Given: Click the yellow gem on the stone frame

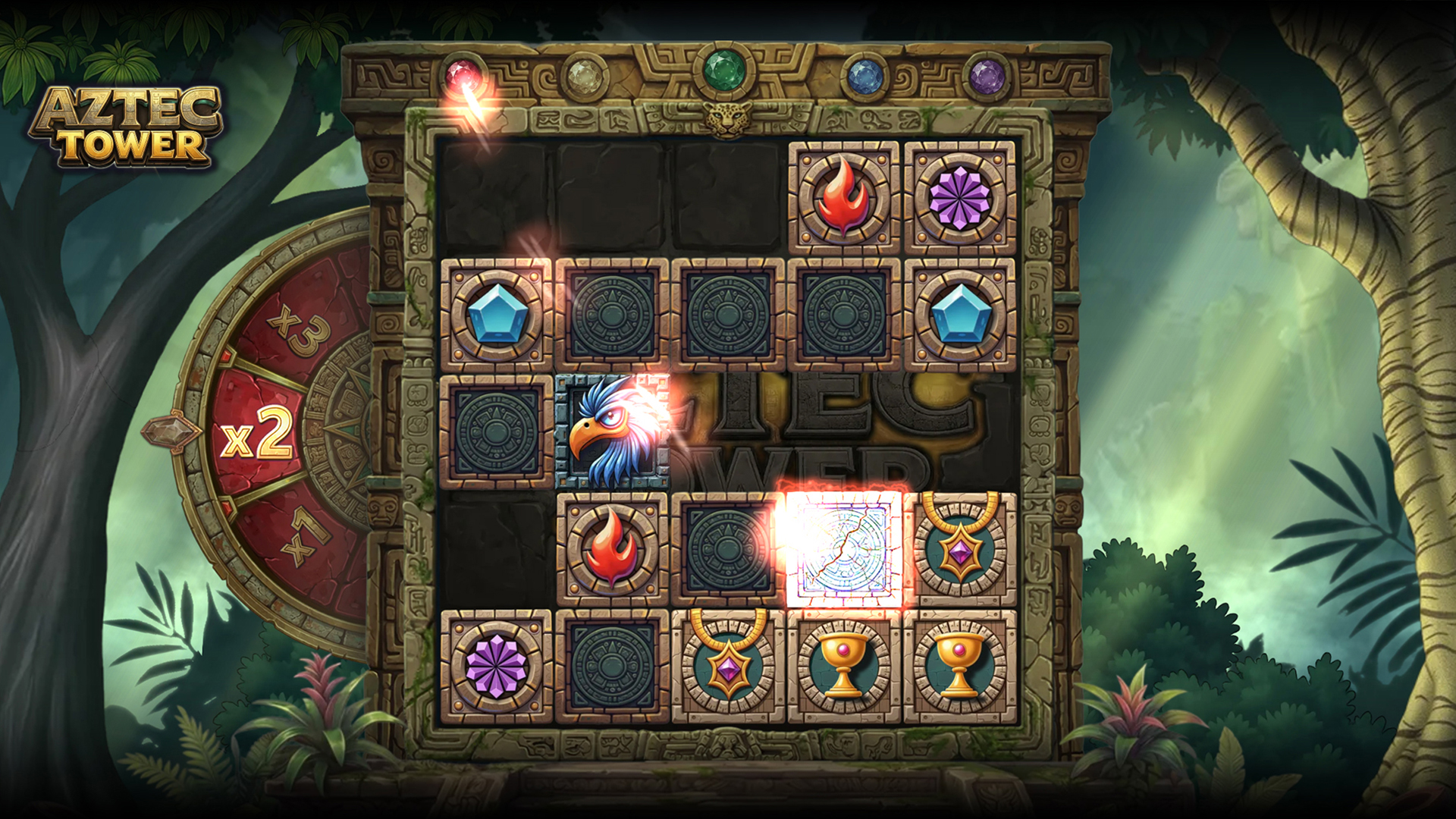Looking at the screenshot, I should pos(584,74).
